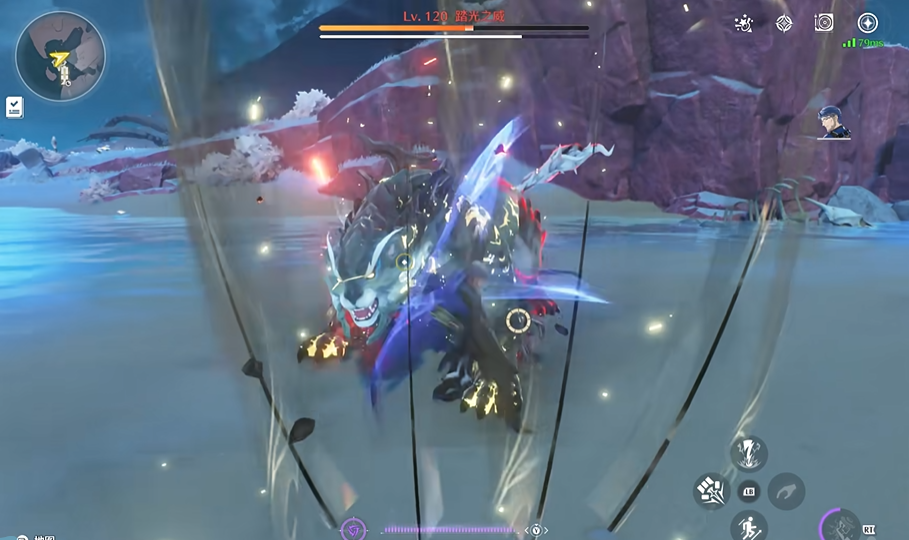Open the circular minimap

(x=61, y=56)
